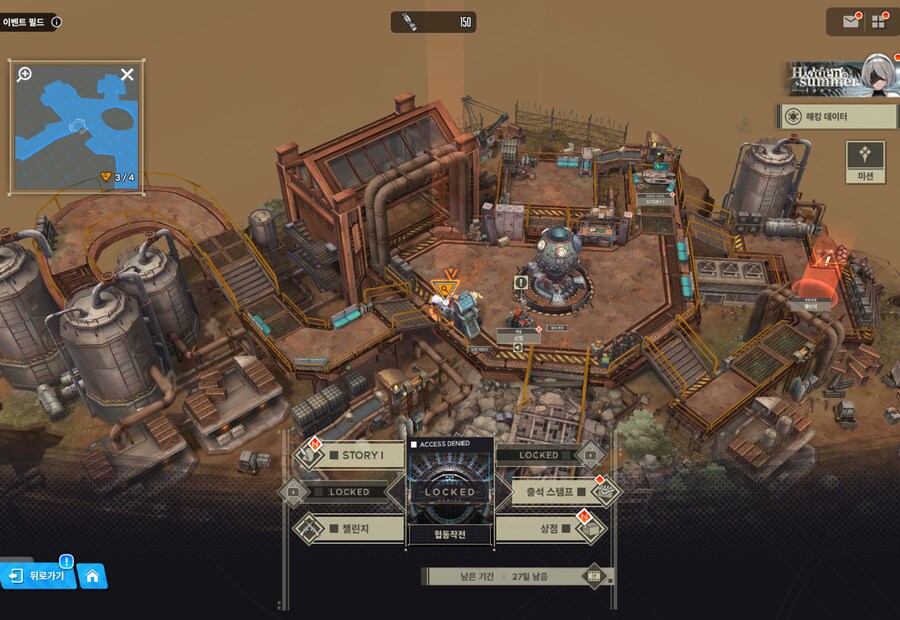This screenshot has height=620, width=900.
Task: Click the film icon beside remaining period
Action: [595, 576]
